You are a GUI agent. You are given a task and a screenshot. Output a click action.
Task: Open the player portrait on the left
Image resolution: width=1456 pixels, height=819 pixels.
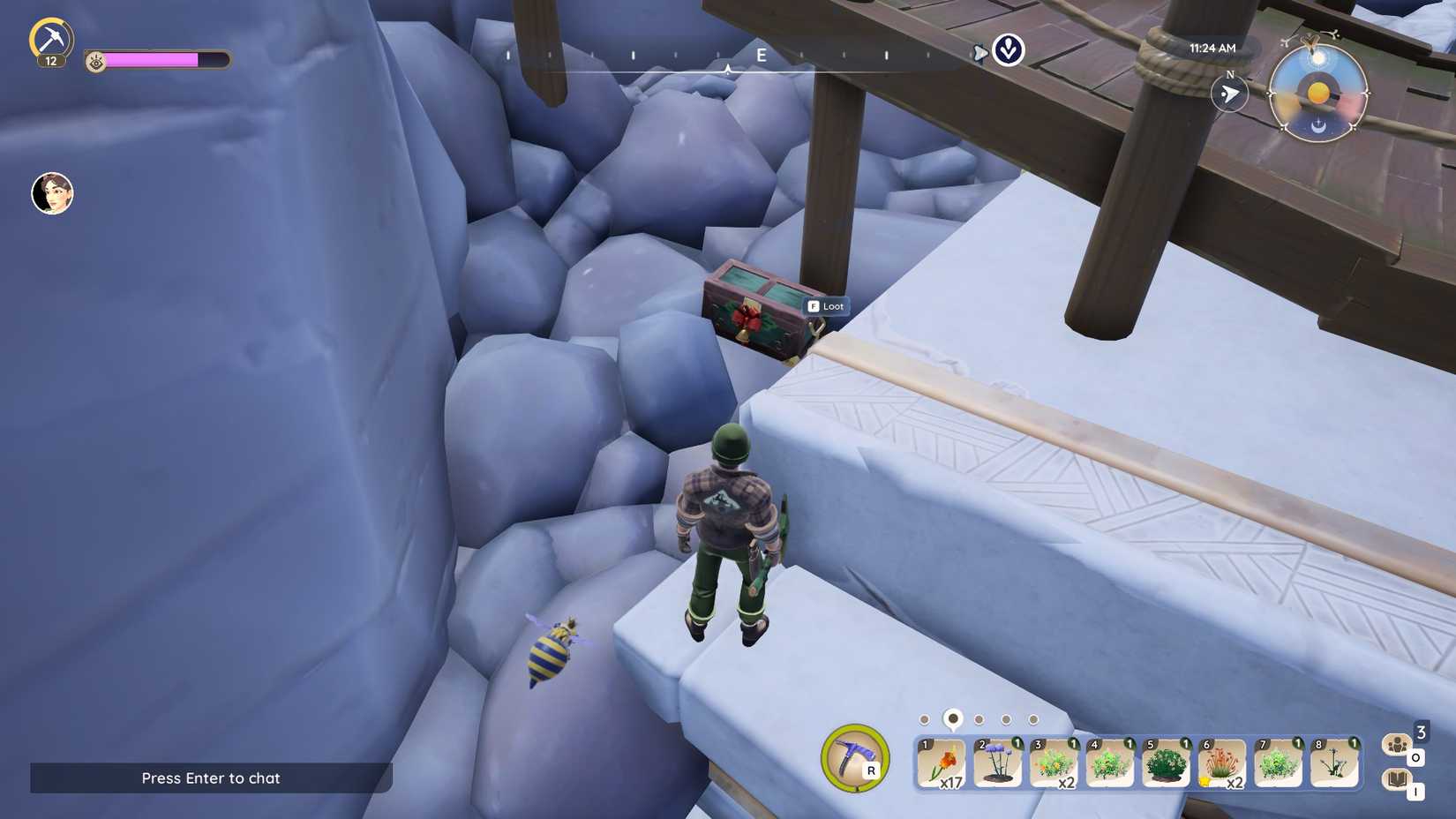tap(50, 193)
